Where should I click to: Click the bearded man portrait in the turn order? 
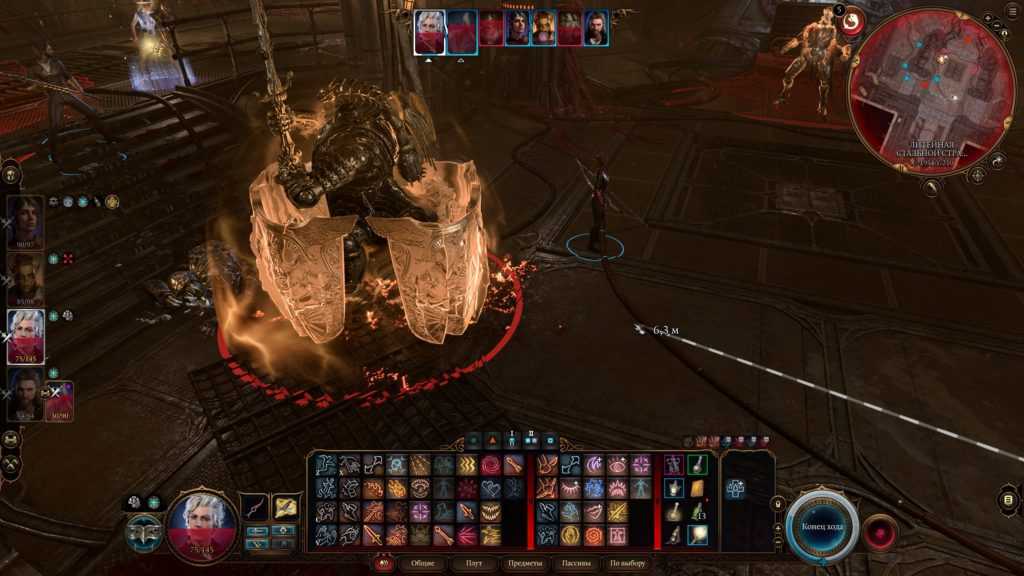click(x=596, y=28)
